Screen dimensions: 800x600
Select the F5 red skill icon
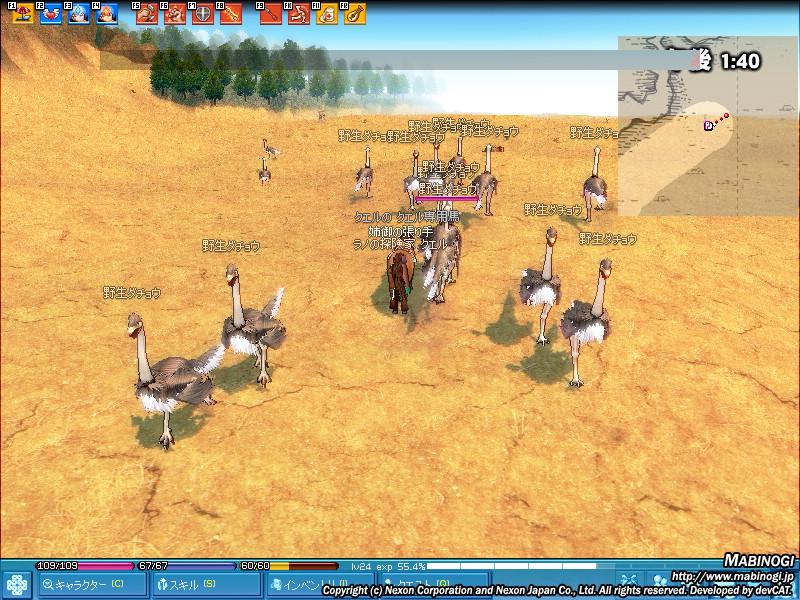(x=147, y=14)
